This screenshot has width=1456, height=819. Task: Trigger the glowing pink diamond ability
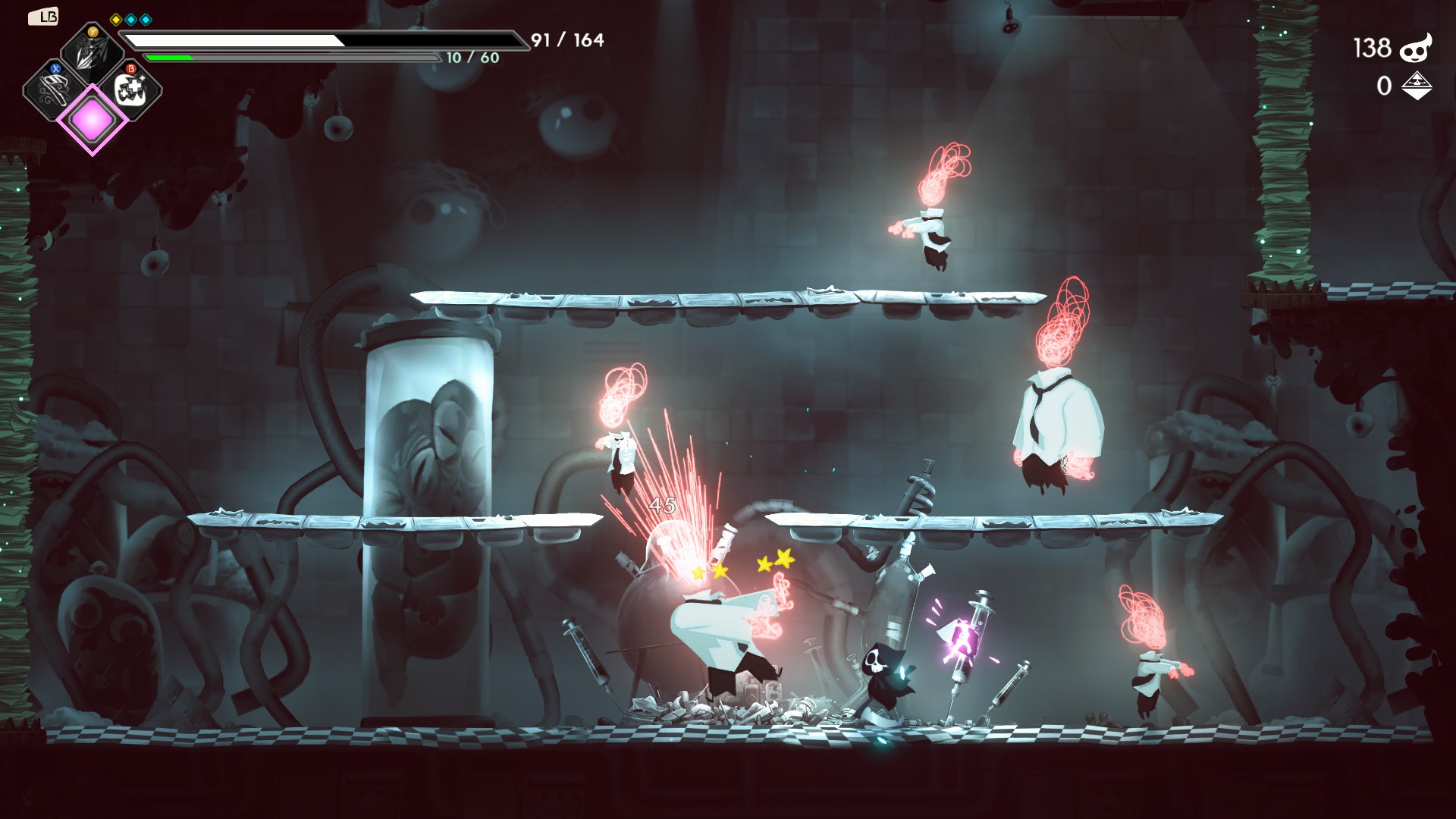tap(93, 120)
